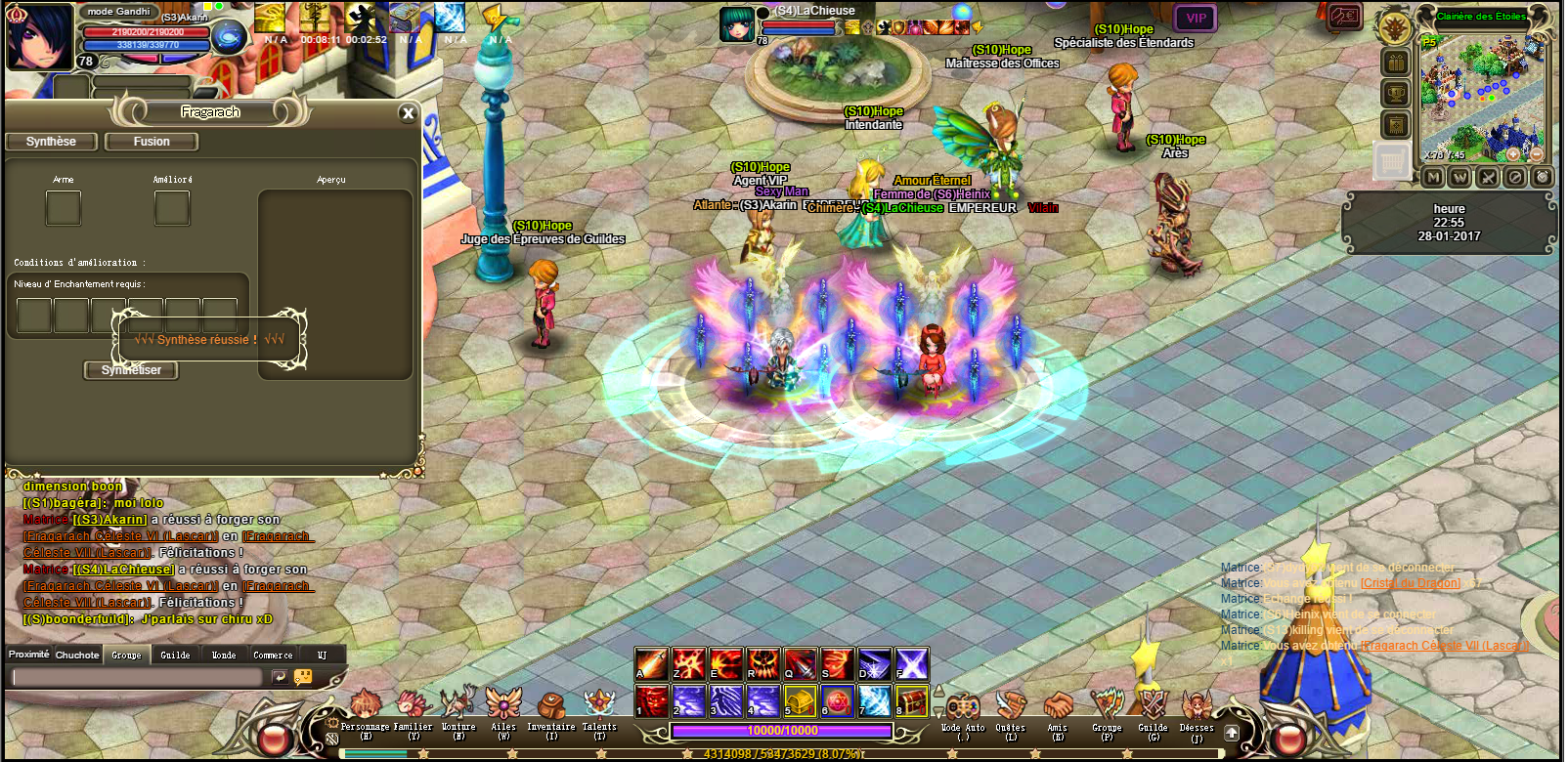Click the Synthétiser button
Screen dimensions: 1568x762
(x=131, y=370)
